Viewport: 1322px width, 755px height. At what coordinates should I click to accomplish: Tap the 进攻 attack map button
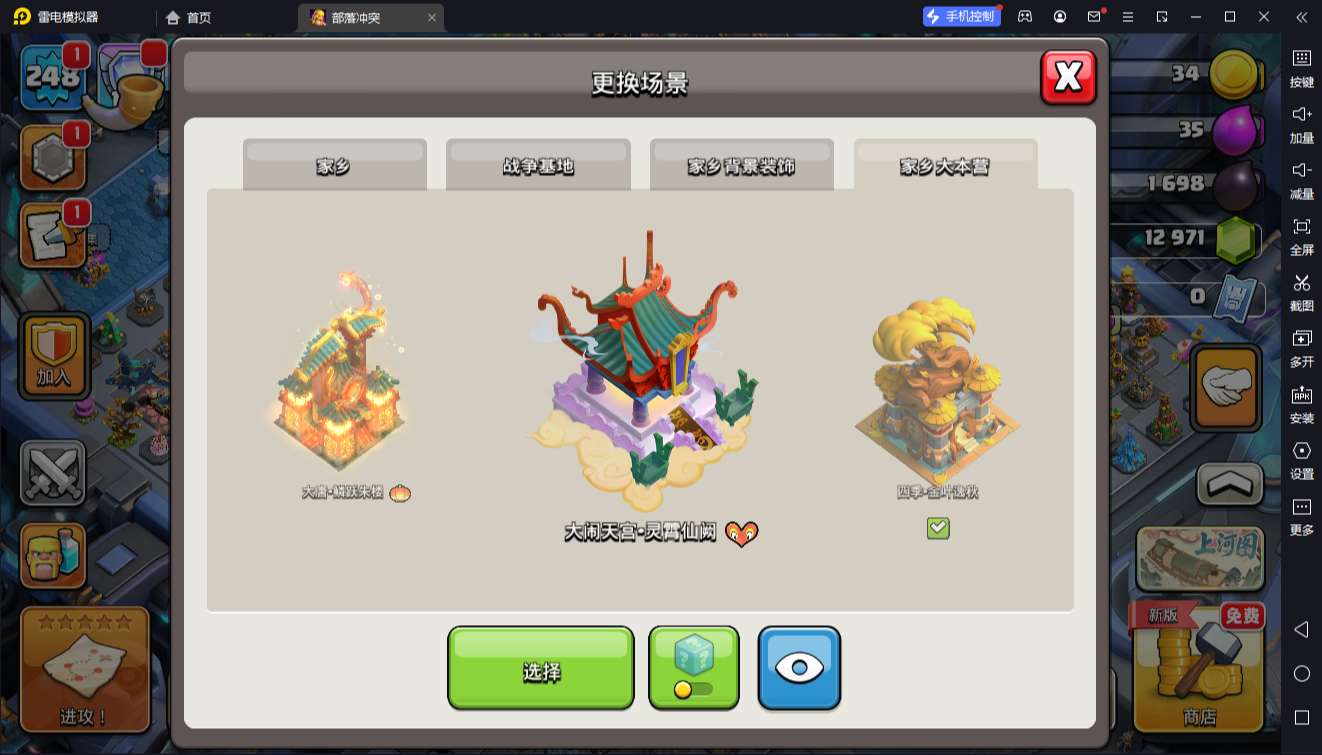pos(85,667)
